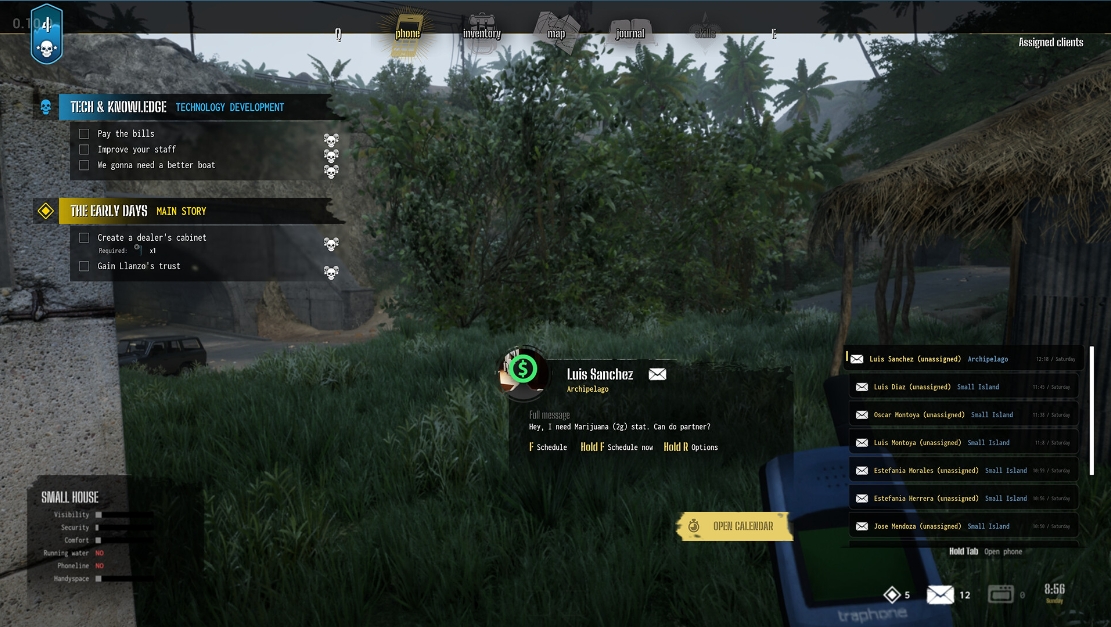
Task: Click the Assigned clients label
Action: click(1050, 43)
